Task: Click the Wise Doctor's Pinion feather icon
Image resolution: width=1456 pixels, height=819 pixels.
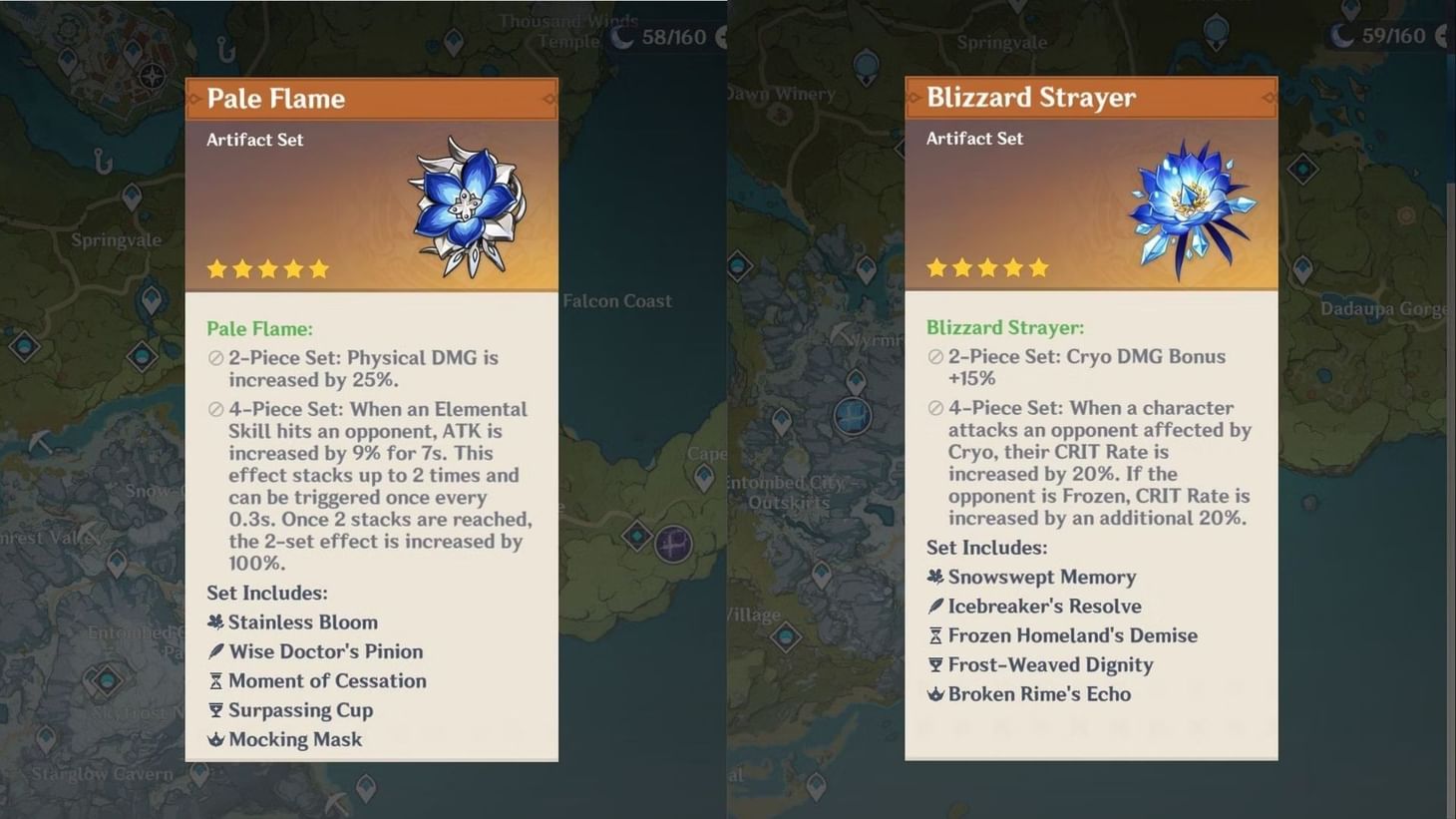Action: pos(214,650)
